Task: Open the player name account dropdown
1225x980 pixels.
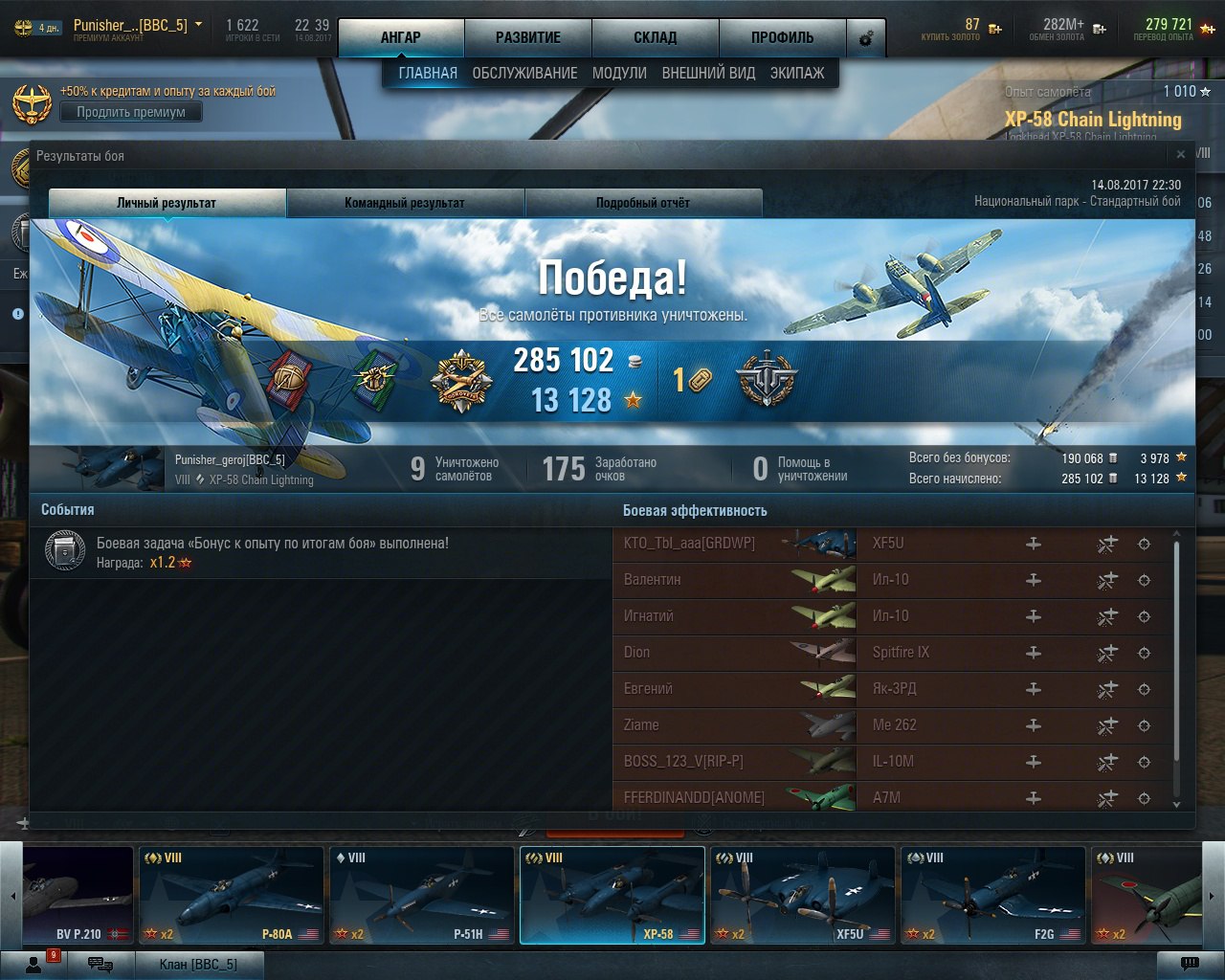Action: 198,25
